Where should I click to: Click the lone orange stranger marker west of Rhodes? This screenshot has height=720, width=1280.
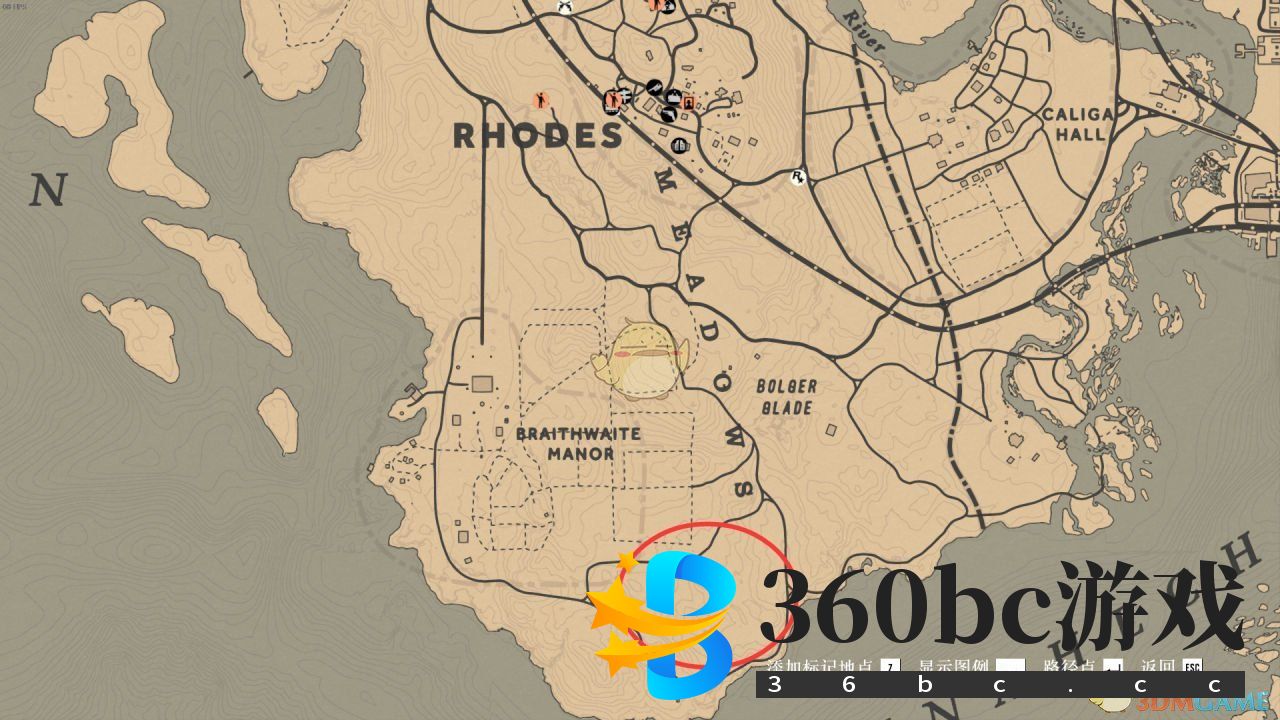click(x=542, y=100)
